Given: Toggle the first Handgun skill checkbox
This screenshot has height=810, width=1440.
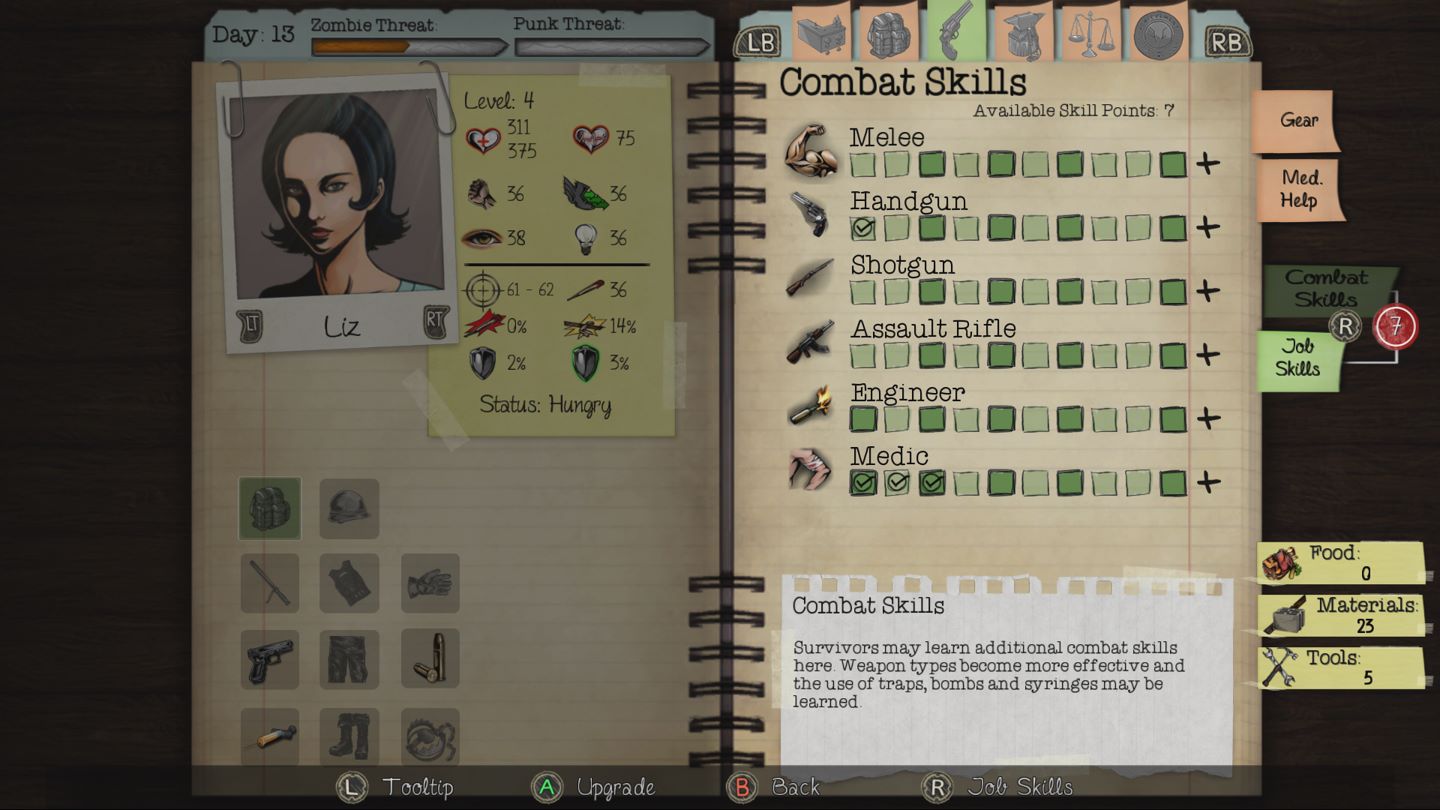Looking at the screenshot, I should (x=862, y=228).
